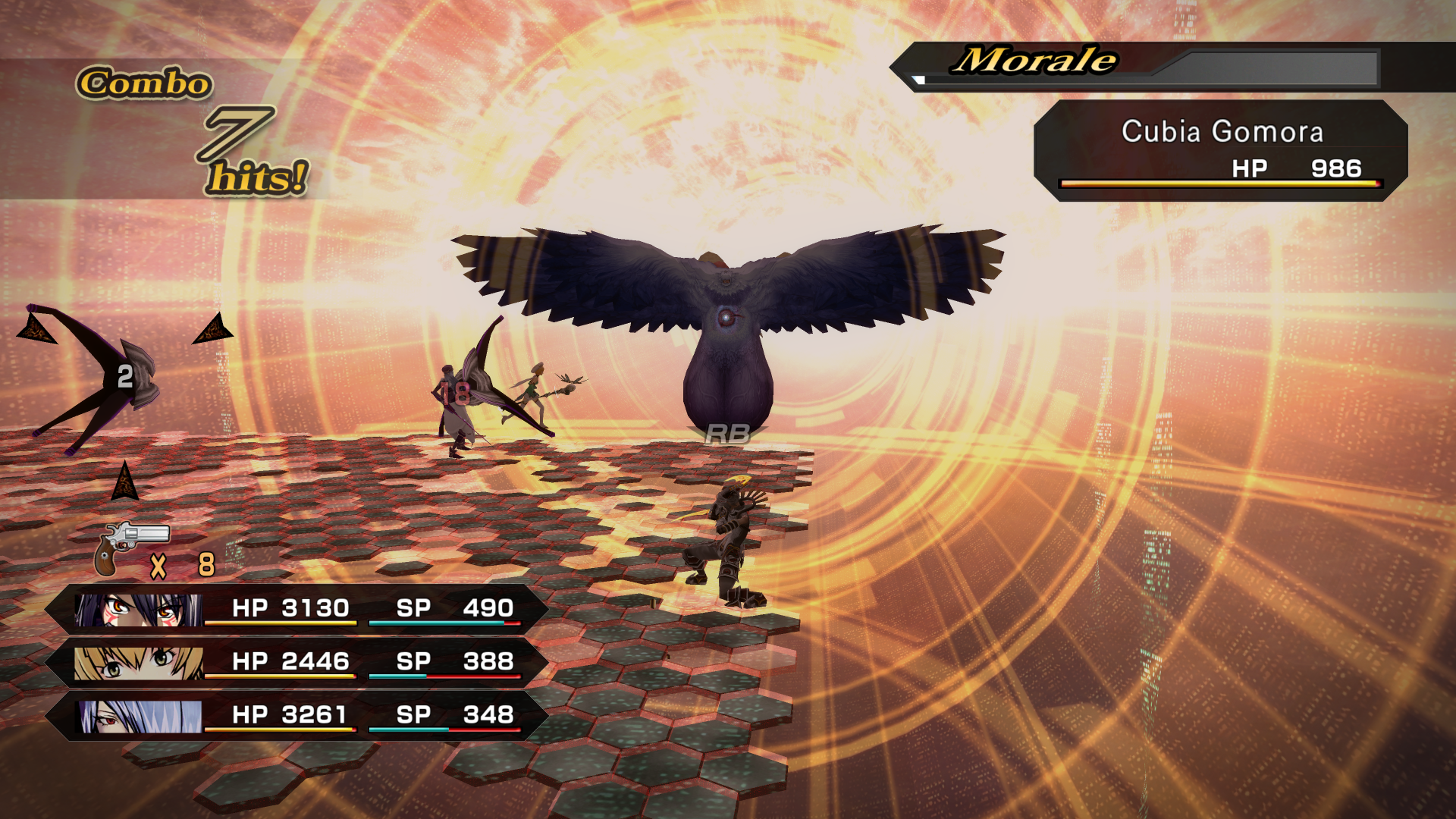1456x819 pixels.
Task: Select the dark-haired party member portrait
Action: [x=139, y=609]
